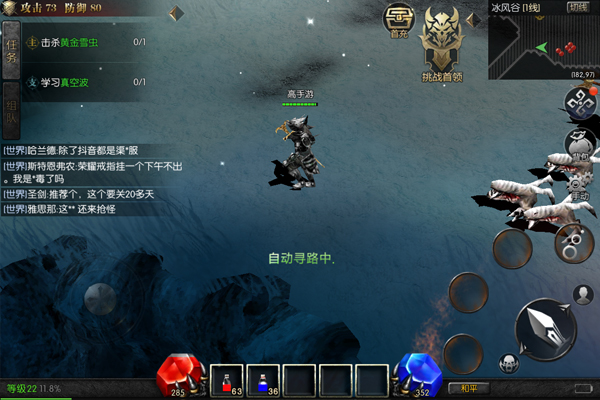Use the red health potion slot
Screen dimensions: 600x400
[x=227, y=379]
